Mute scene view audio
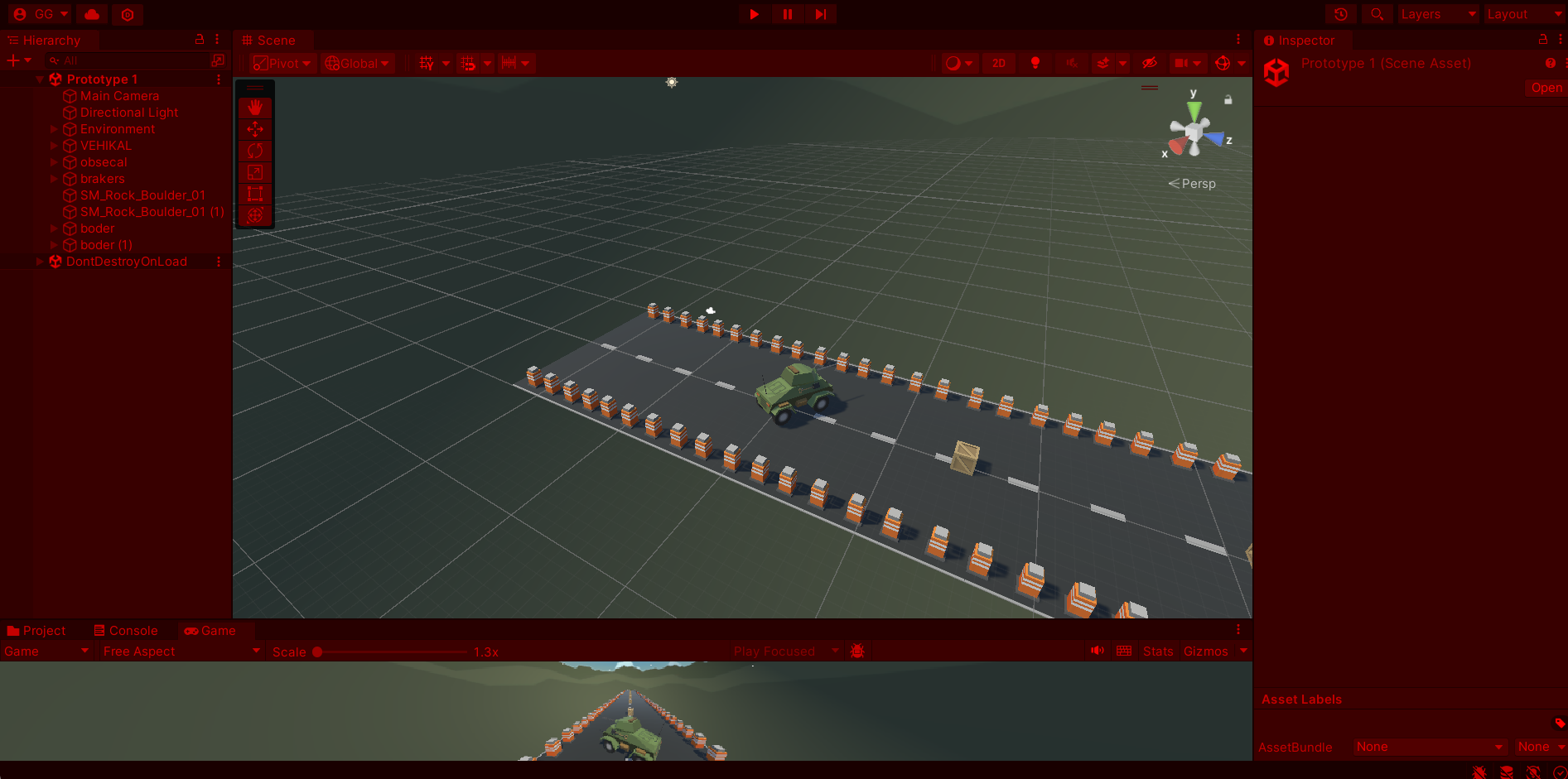Viewport: 1568px width, 779px height. (1072, 63)
